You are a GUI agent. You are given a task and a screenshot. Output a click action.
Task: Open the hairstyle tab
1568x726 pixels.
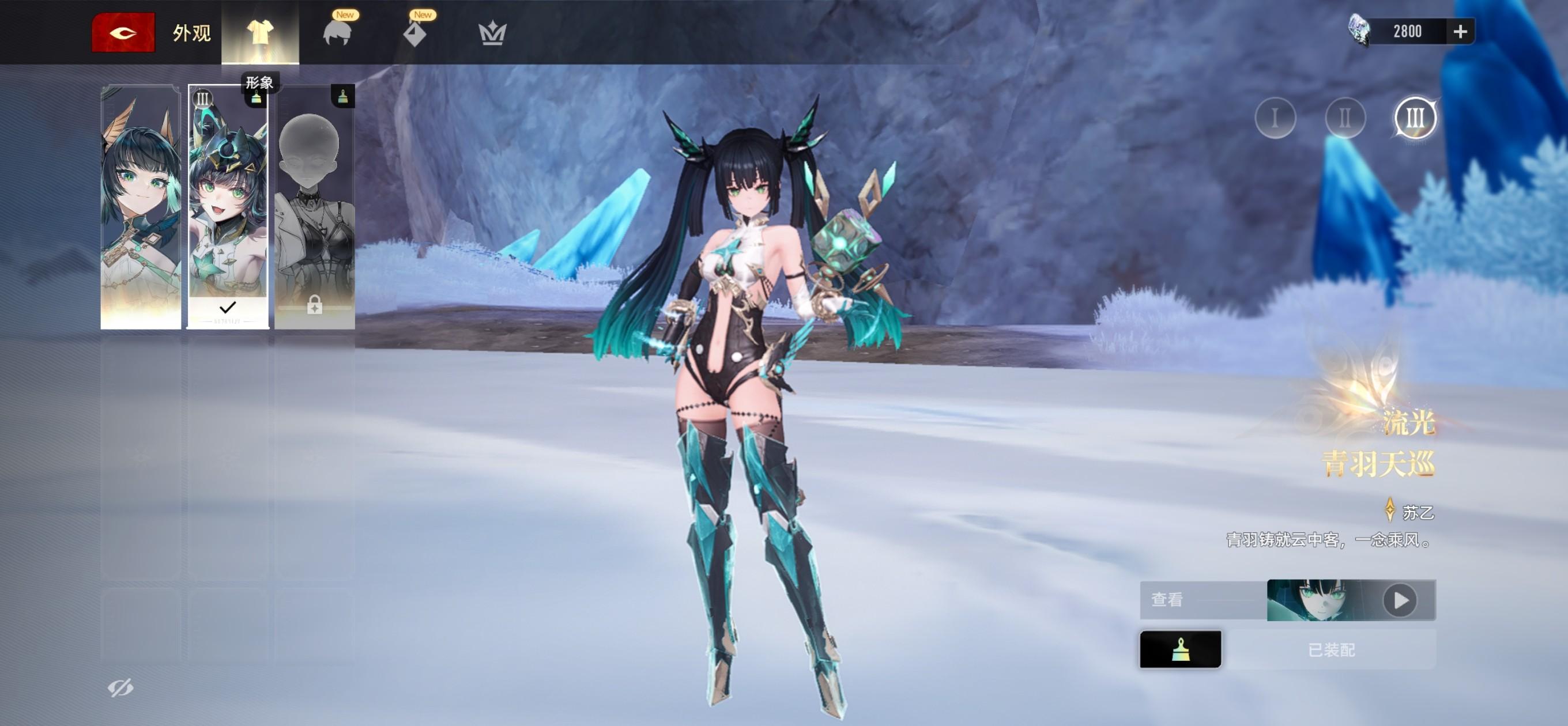point(337,32)
